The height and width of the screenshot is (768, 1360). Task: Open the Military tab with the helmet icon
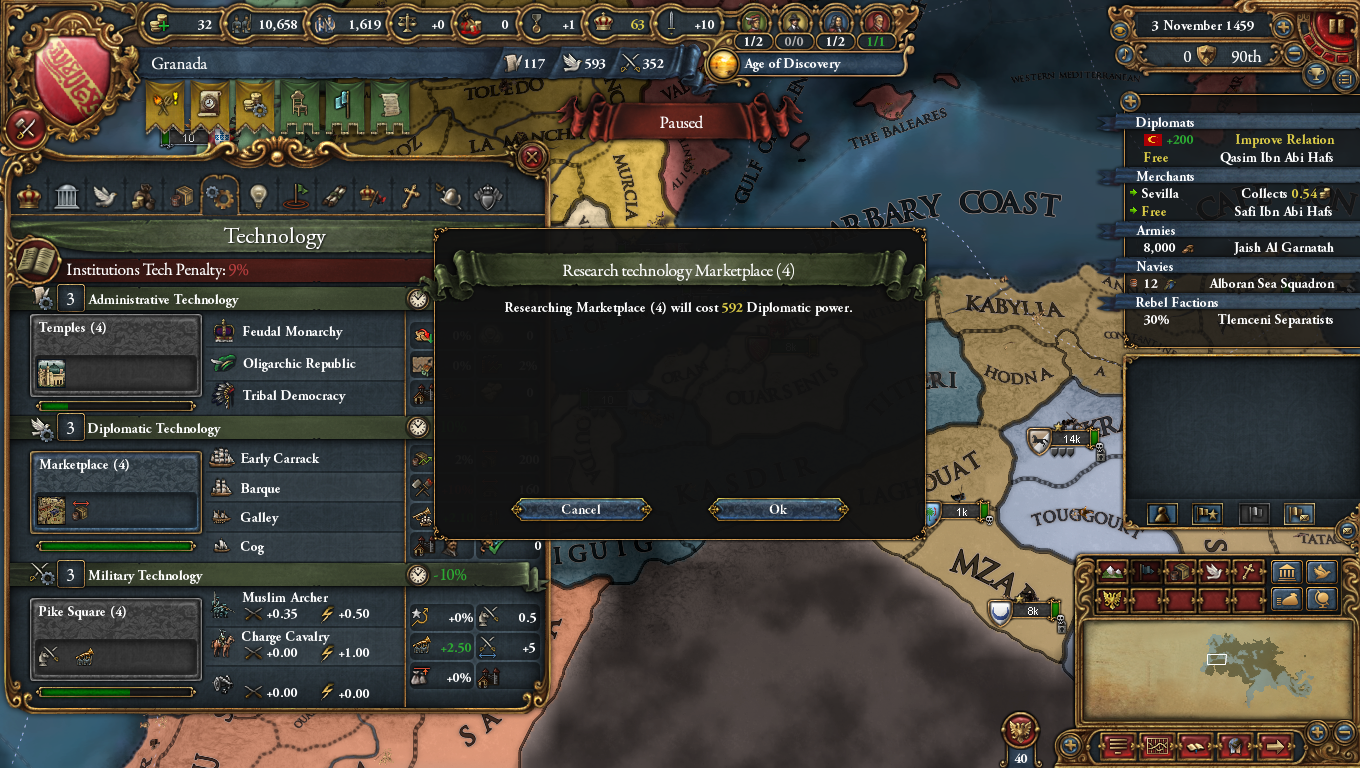coord(450,196)
